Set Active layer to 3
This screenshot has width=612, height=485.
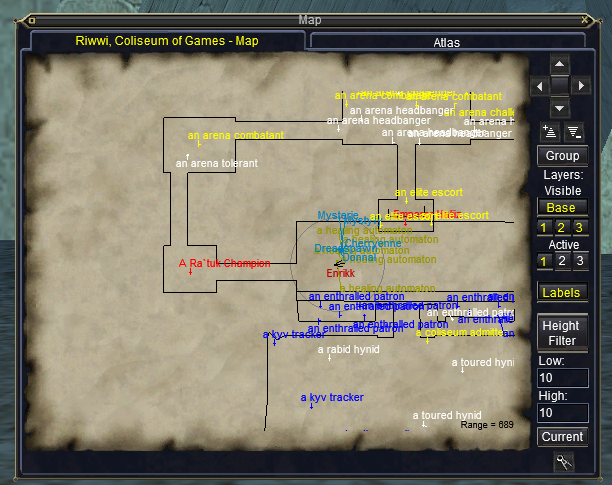pos(578,262)
